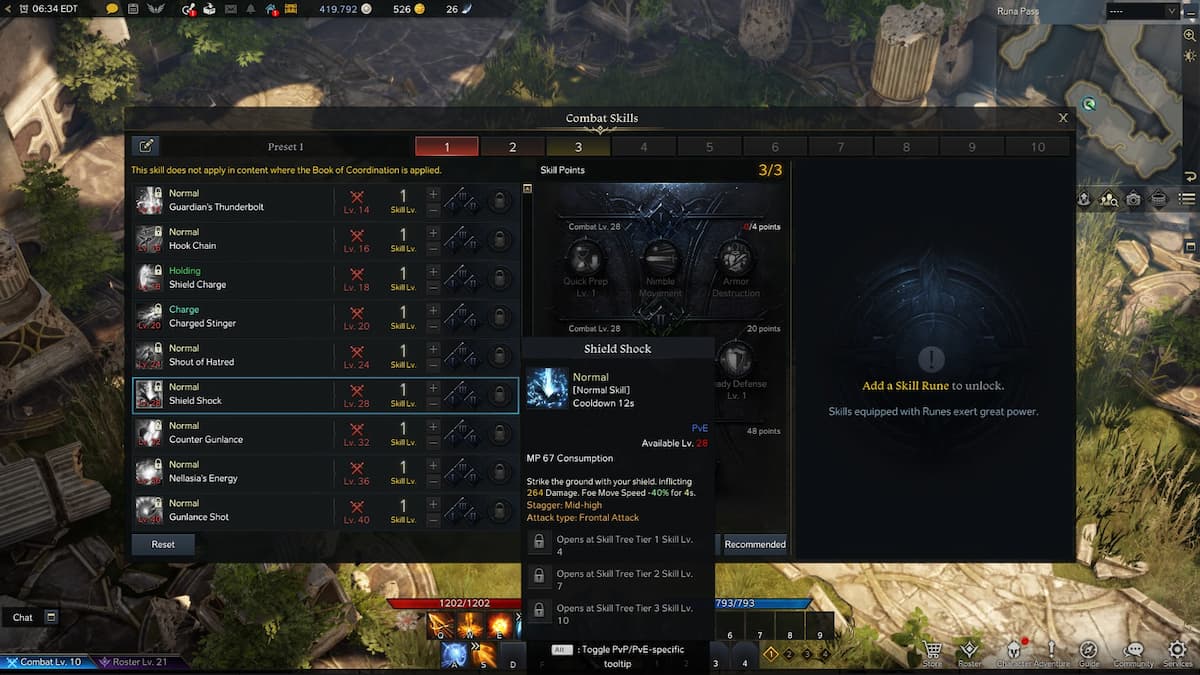Switch to skill preset tab 2
This screenshot has height=675, width=1200.
pyautogui.click(x=512, y=147)
